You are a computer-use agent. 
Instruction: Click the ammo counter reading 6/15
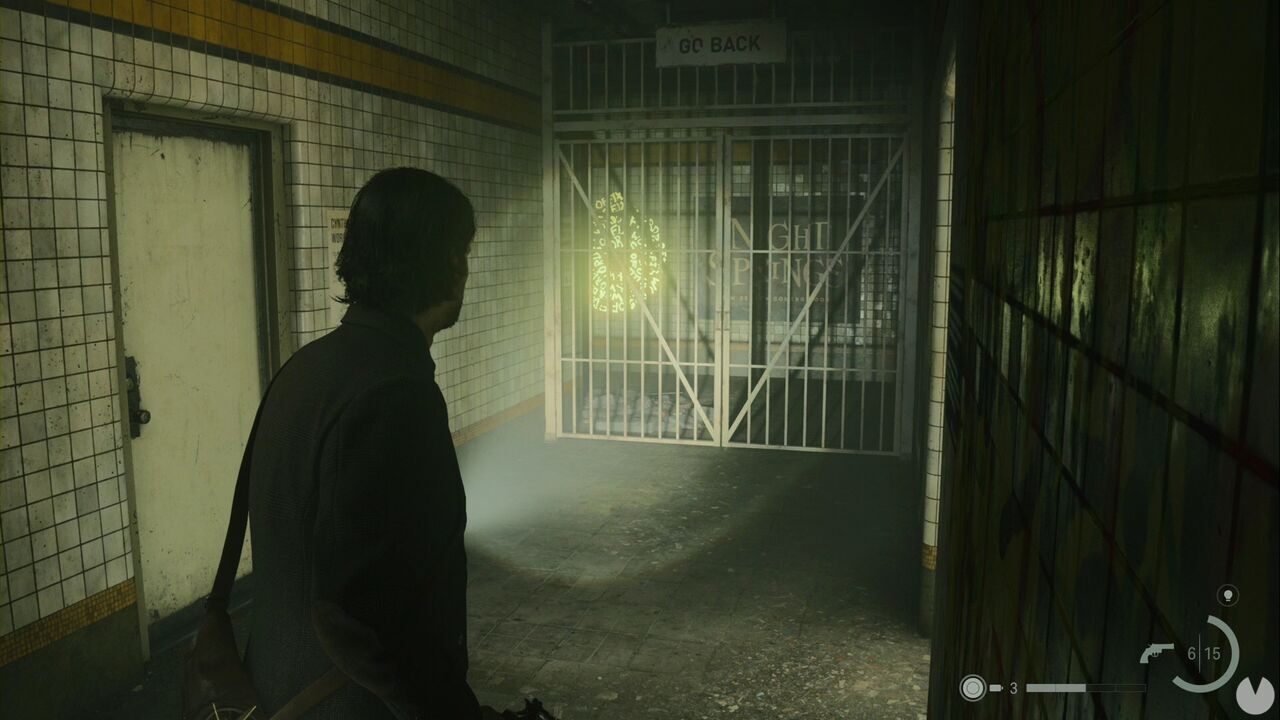pos(1204,652)
